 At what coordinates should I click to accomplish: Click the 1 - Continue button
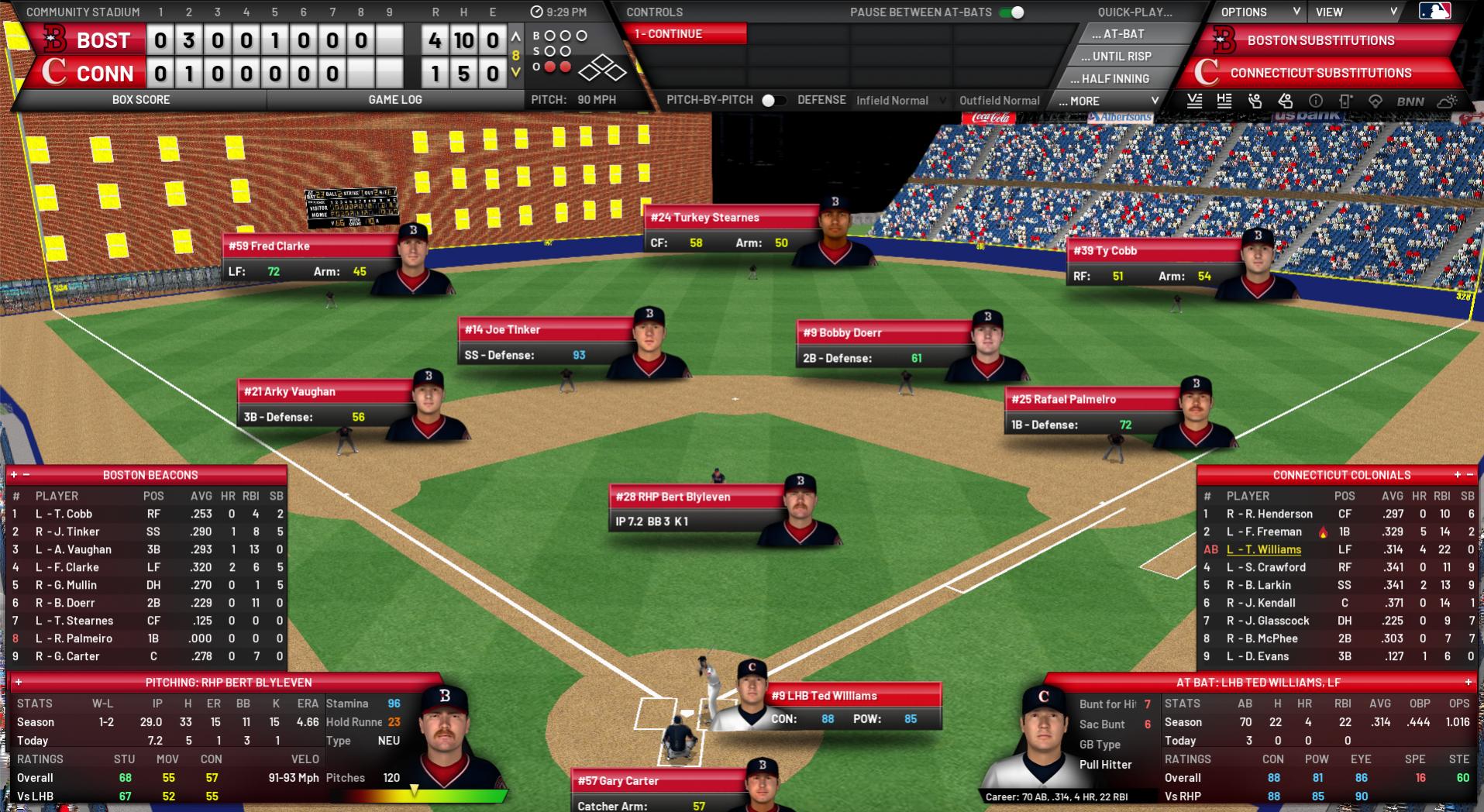click(683, 34)
